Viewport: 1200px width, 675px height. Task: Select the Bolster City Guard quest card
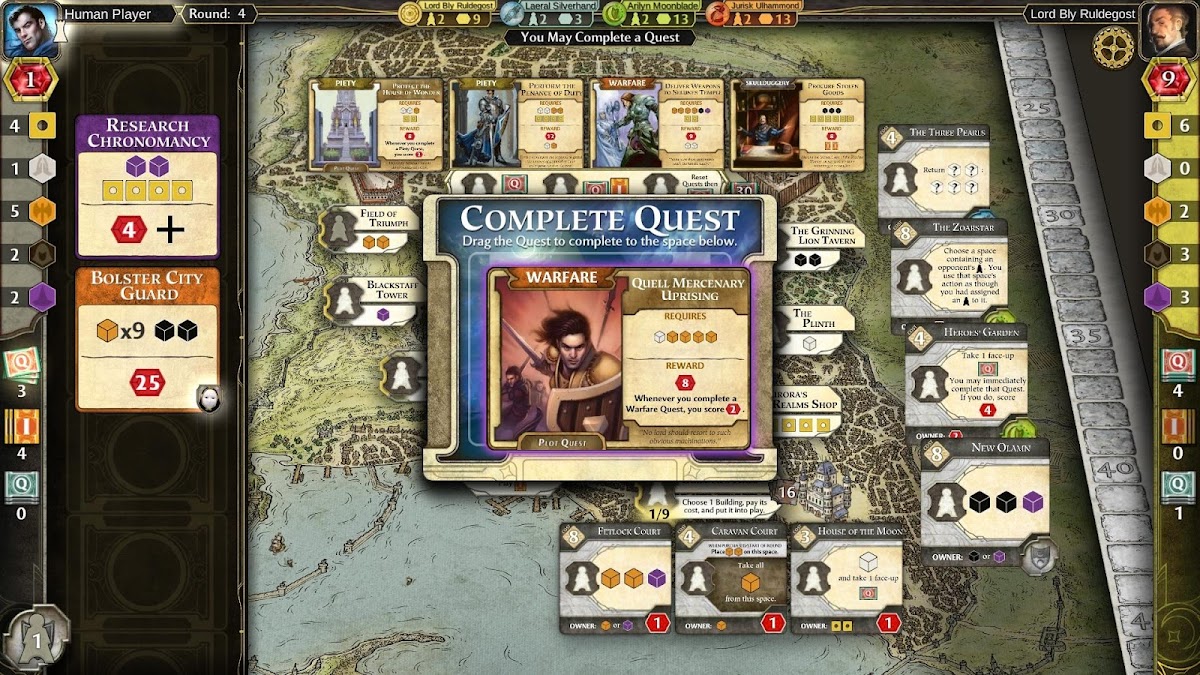pos(147,338)
